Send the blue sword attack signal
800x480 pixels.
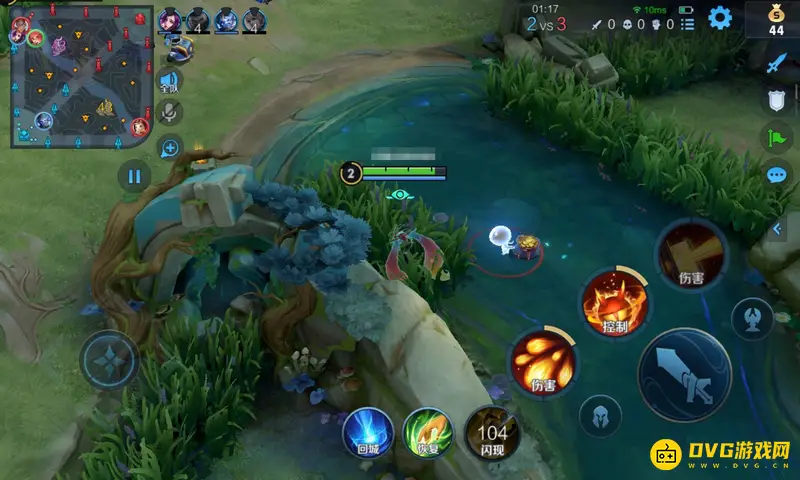776,63
